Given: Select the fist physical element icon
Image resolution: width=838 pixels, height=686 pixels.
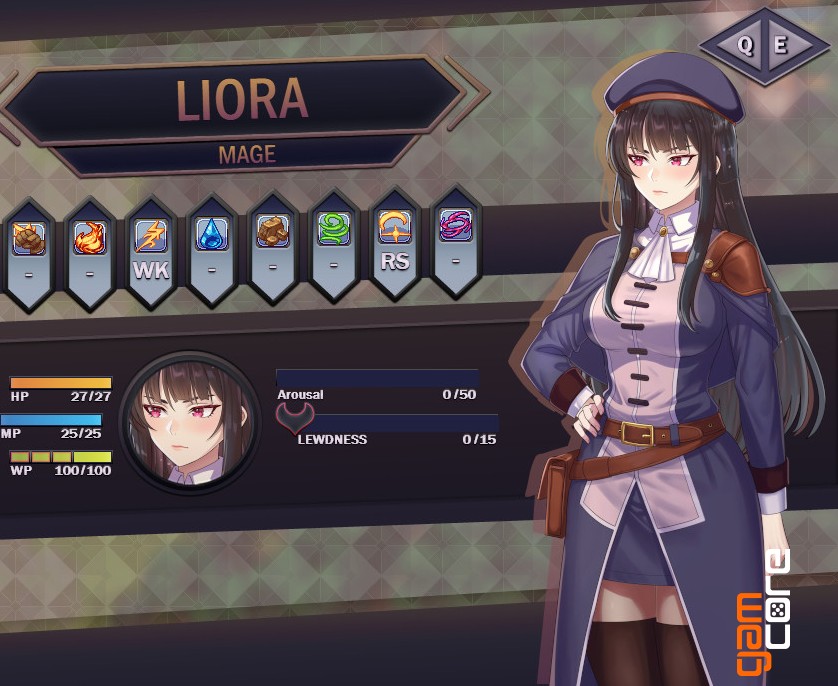Looking at the screenshot, I should pyautogui.click(x=27, y=237).
